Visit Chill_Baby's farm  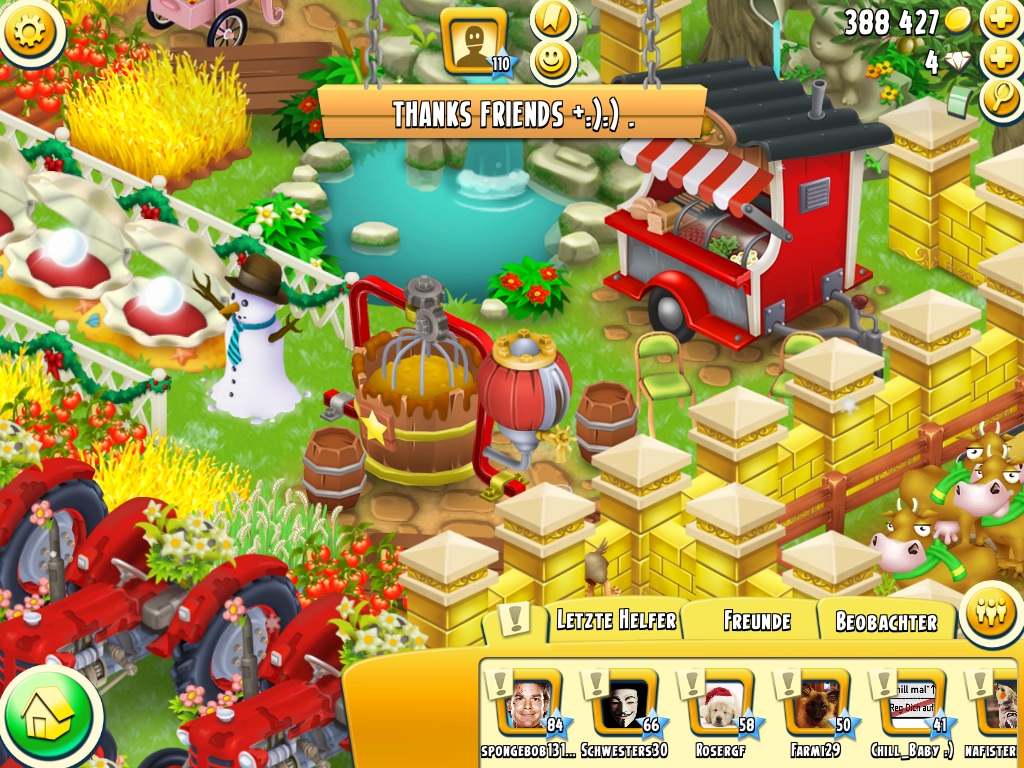(912, 703)
